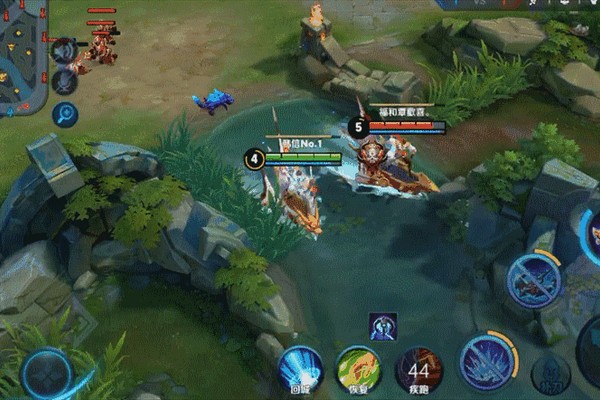600x400 pixels.
Task: Cast the disabled second skill with orange arc
Action: (534, 281)
